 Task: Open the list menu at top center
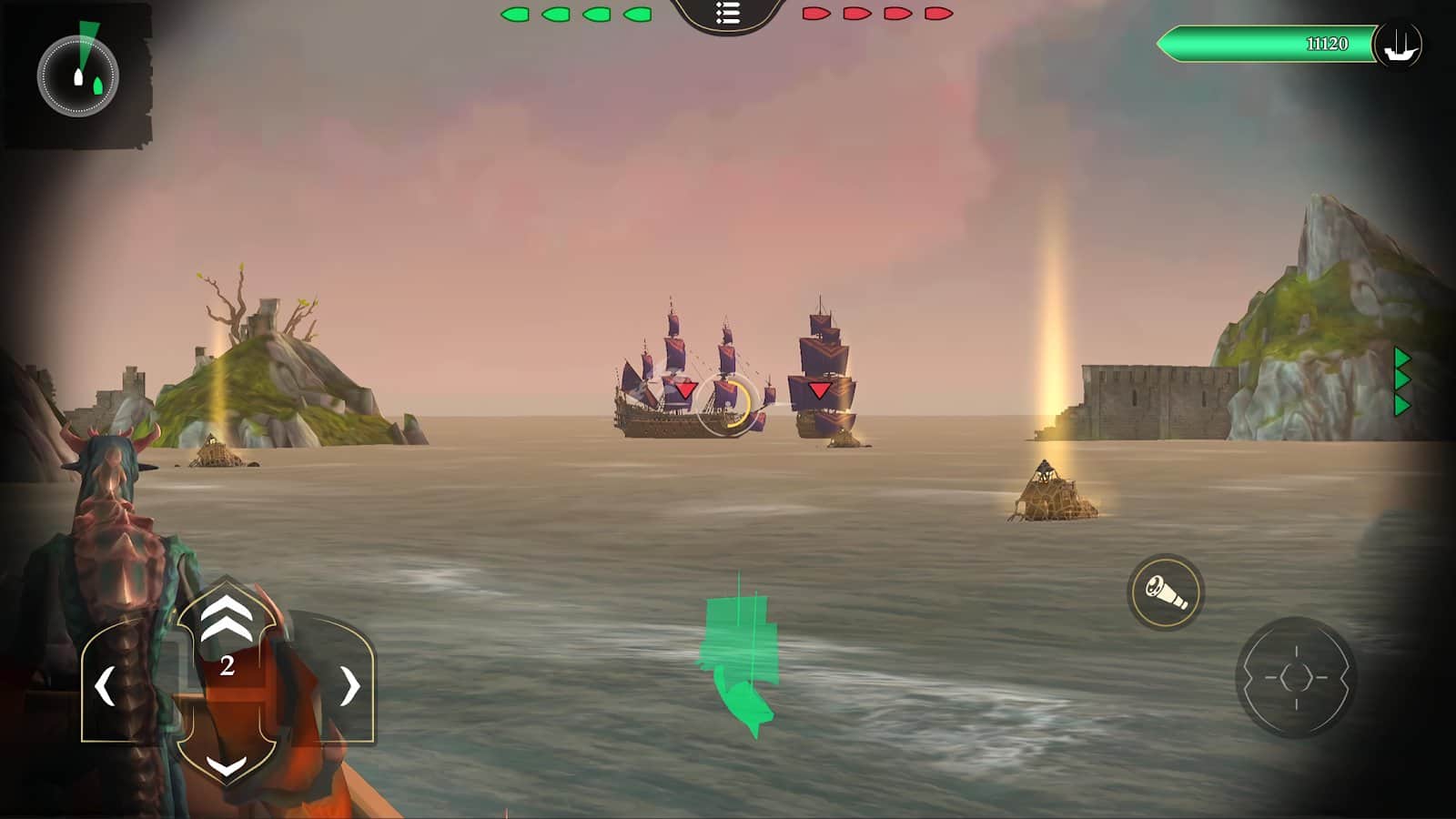coord(727,14)
